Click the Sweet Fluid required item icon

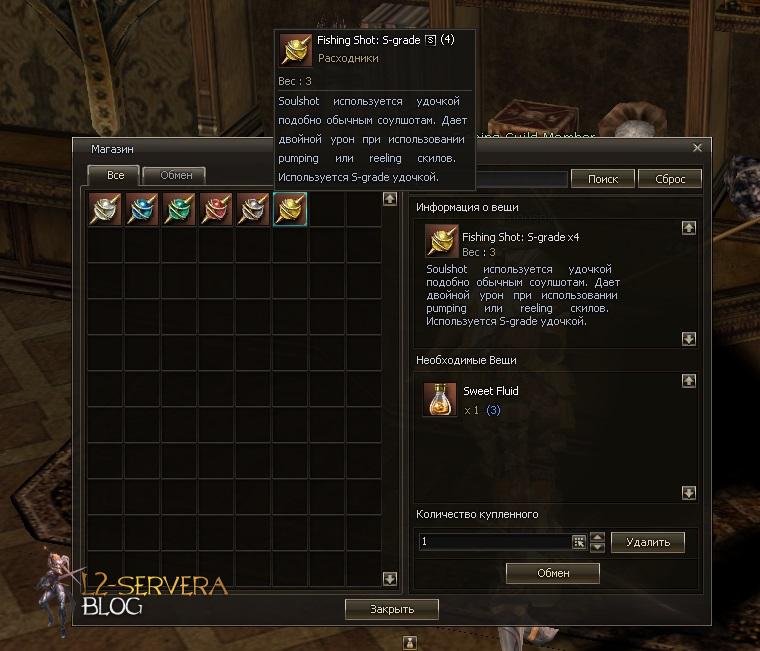click(439, 399)
